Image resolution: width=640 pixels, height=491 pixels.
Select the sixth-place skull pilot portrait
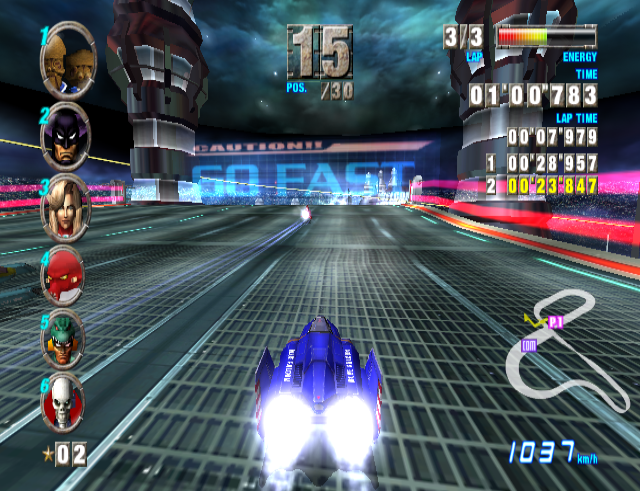[x=63, y=401]
